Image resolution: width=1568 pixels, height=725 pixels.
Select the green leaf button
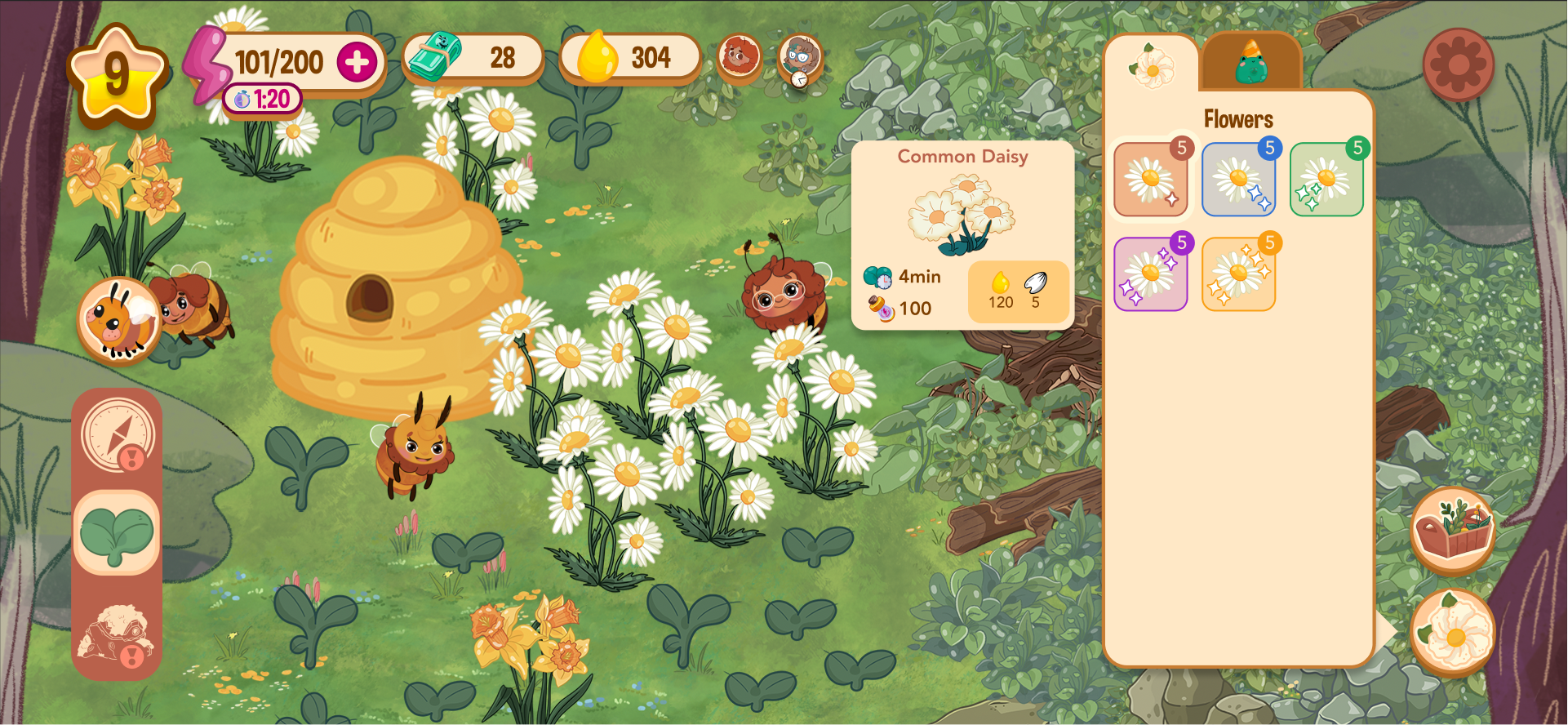coord(117,533)
